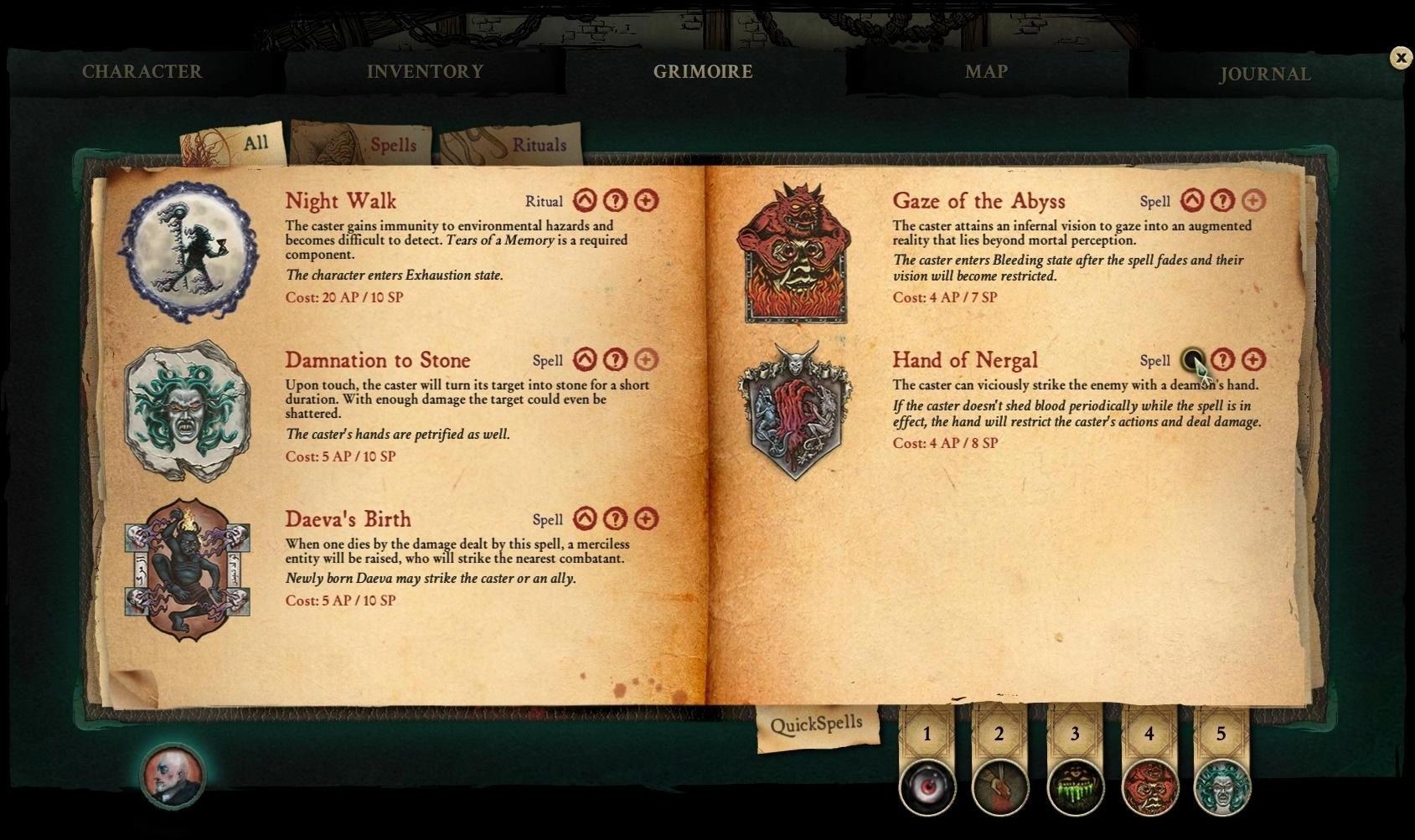The width and height of the screenshot is (1415, 840).
Task: Add Daeva's Birth with the plus icon
Action: (x=646, y=519)
